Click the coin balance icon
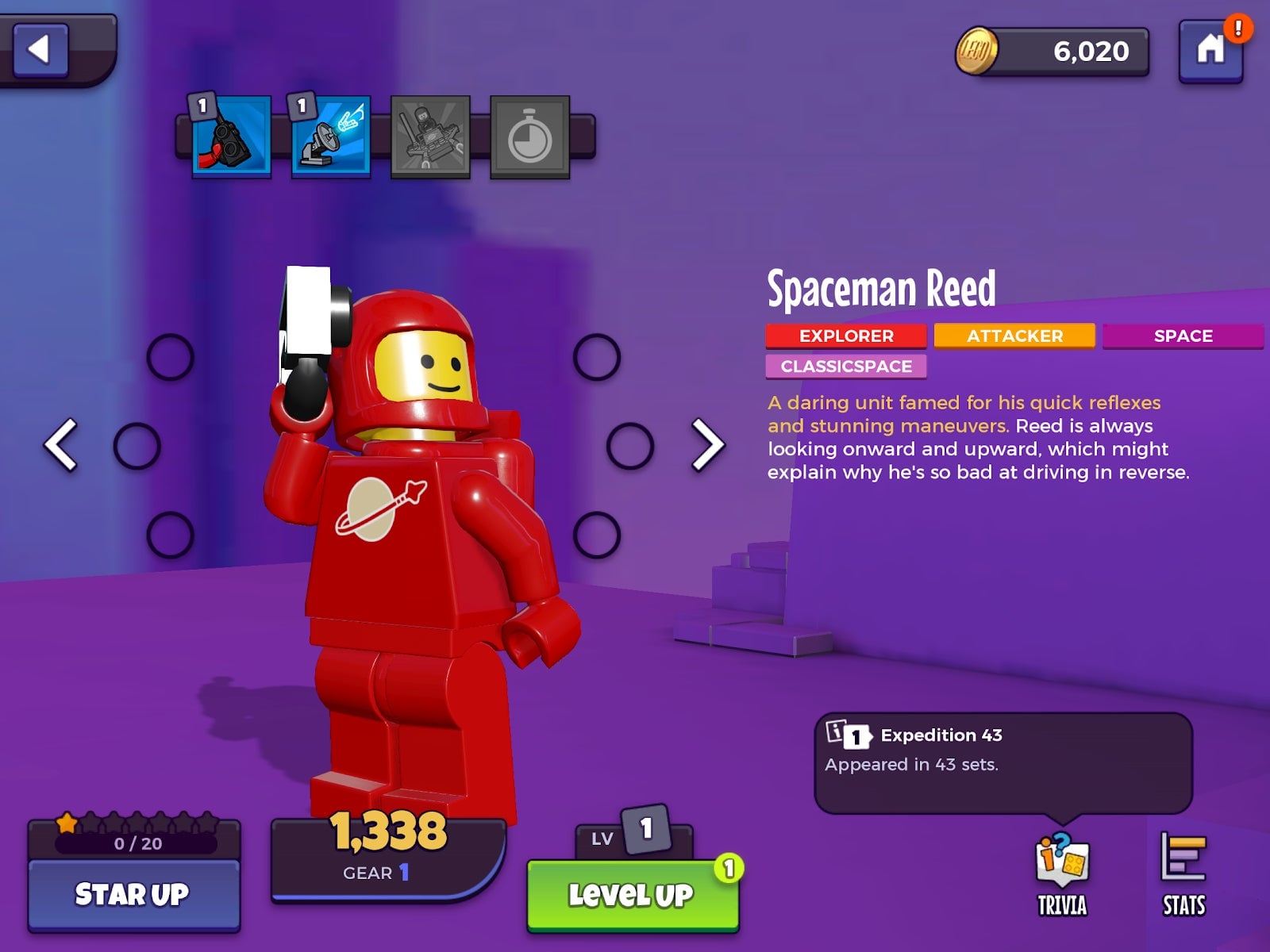This screenshot has height=952, width=1270. coord(974,50)
